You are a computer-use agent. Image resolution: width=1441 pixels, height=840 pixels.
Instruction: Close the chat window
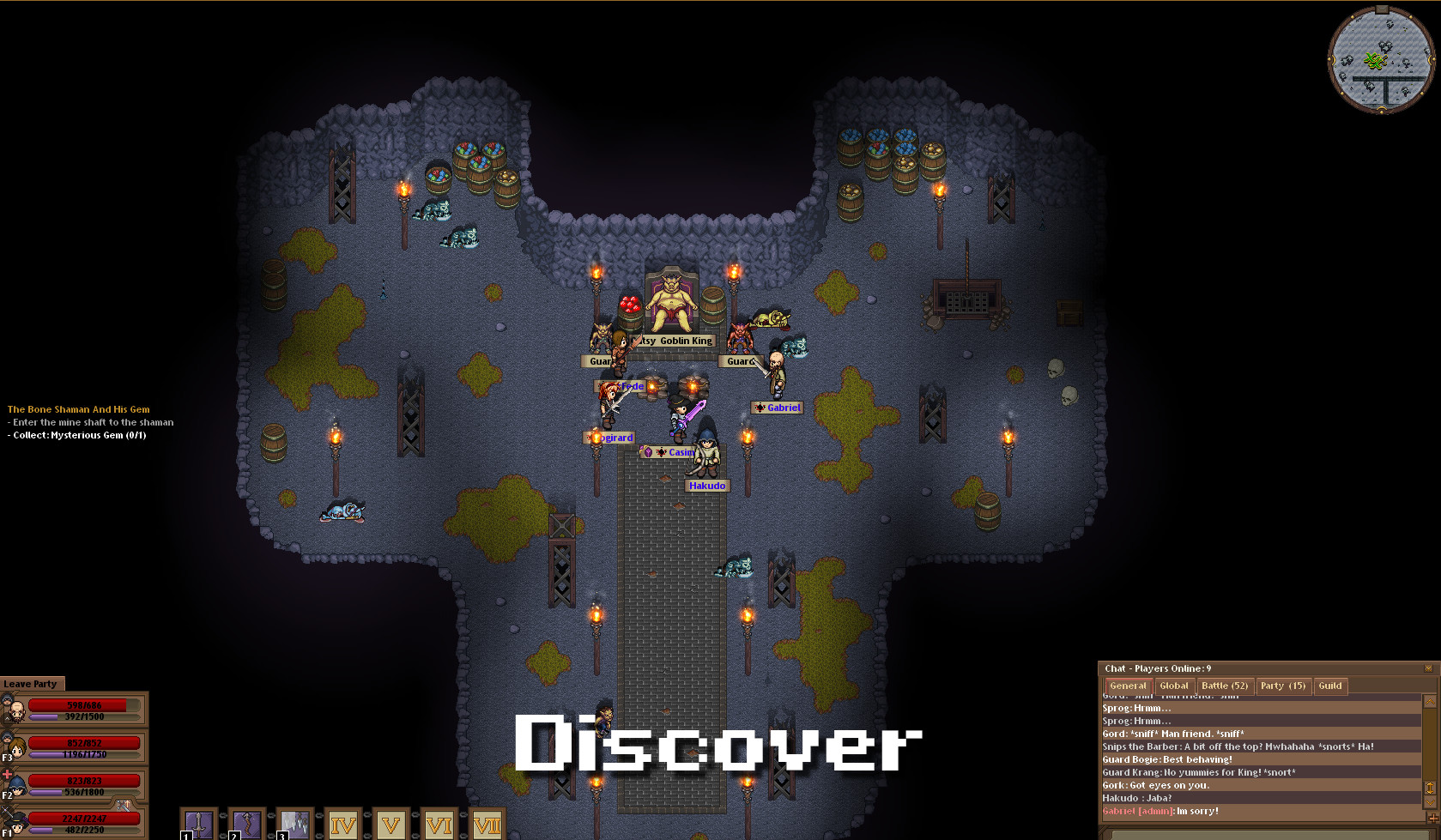(1428, 668)
